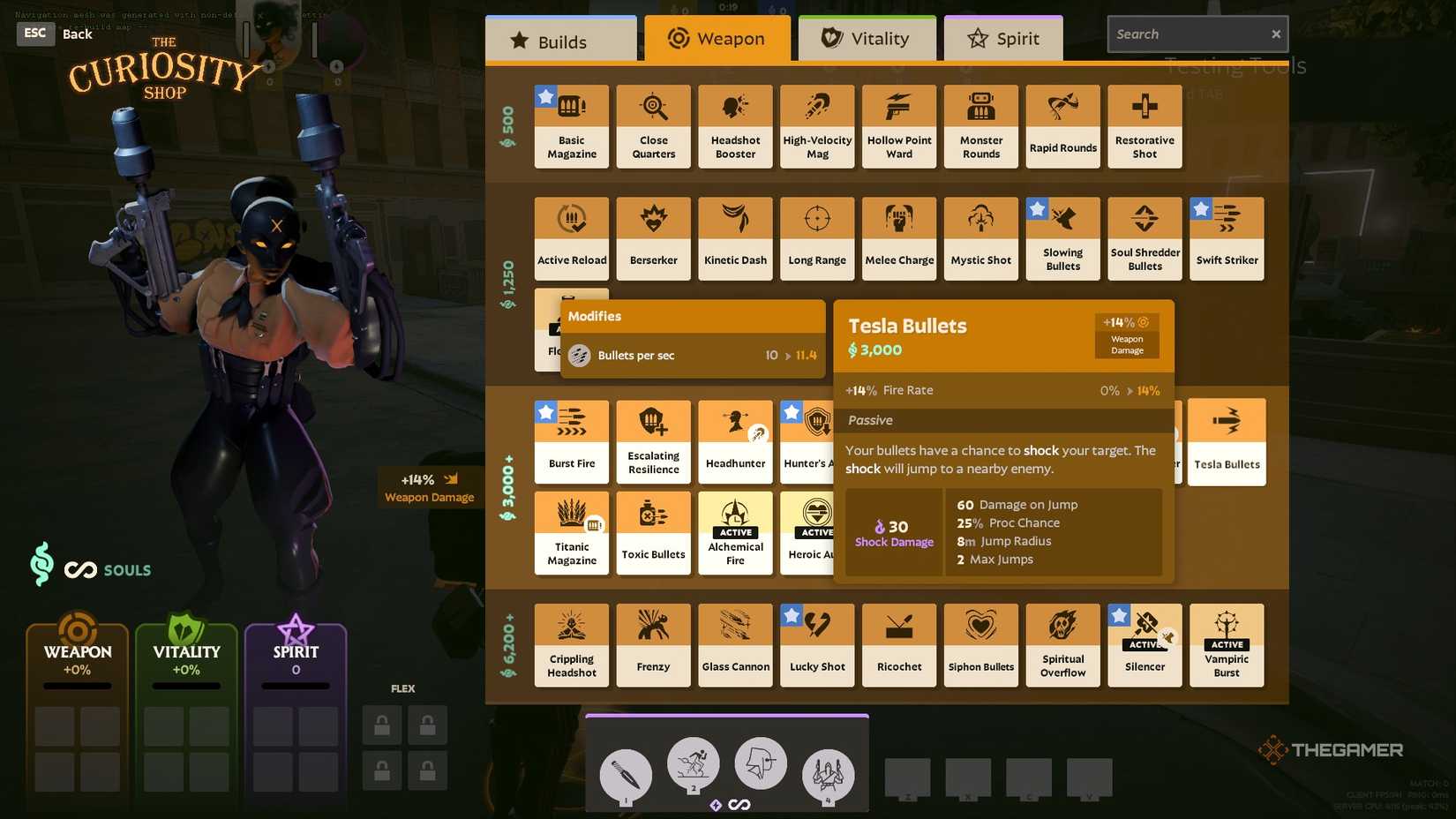Select Ricochet in the 6,200 tier
1456x819 pixels.
[x=898, y=642]
